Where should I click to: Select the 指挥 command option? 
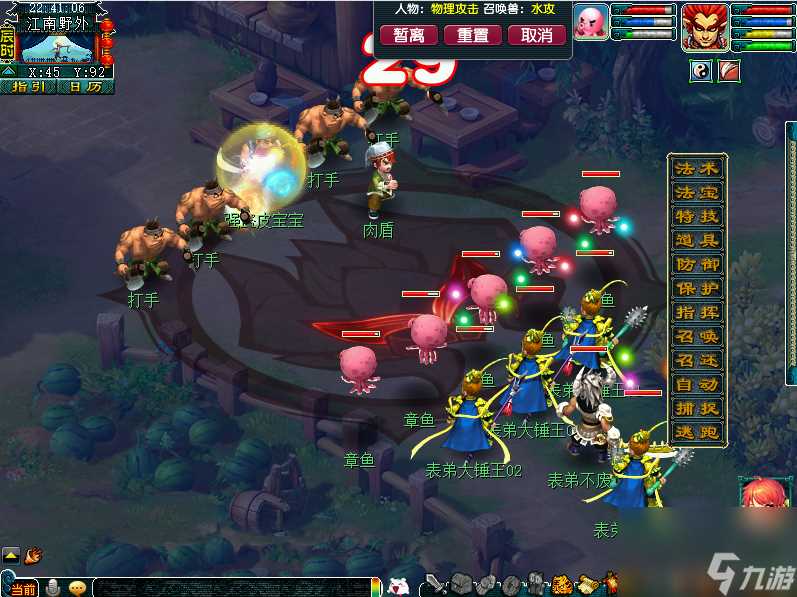coord(697,313)
